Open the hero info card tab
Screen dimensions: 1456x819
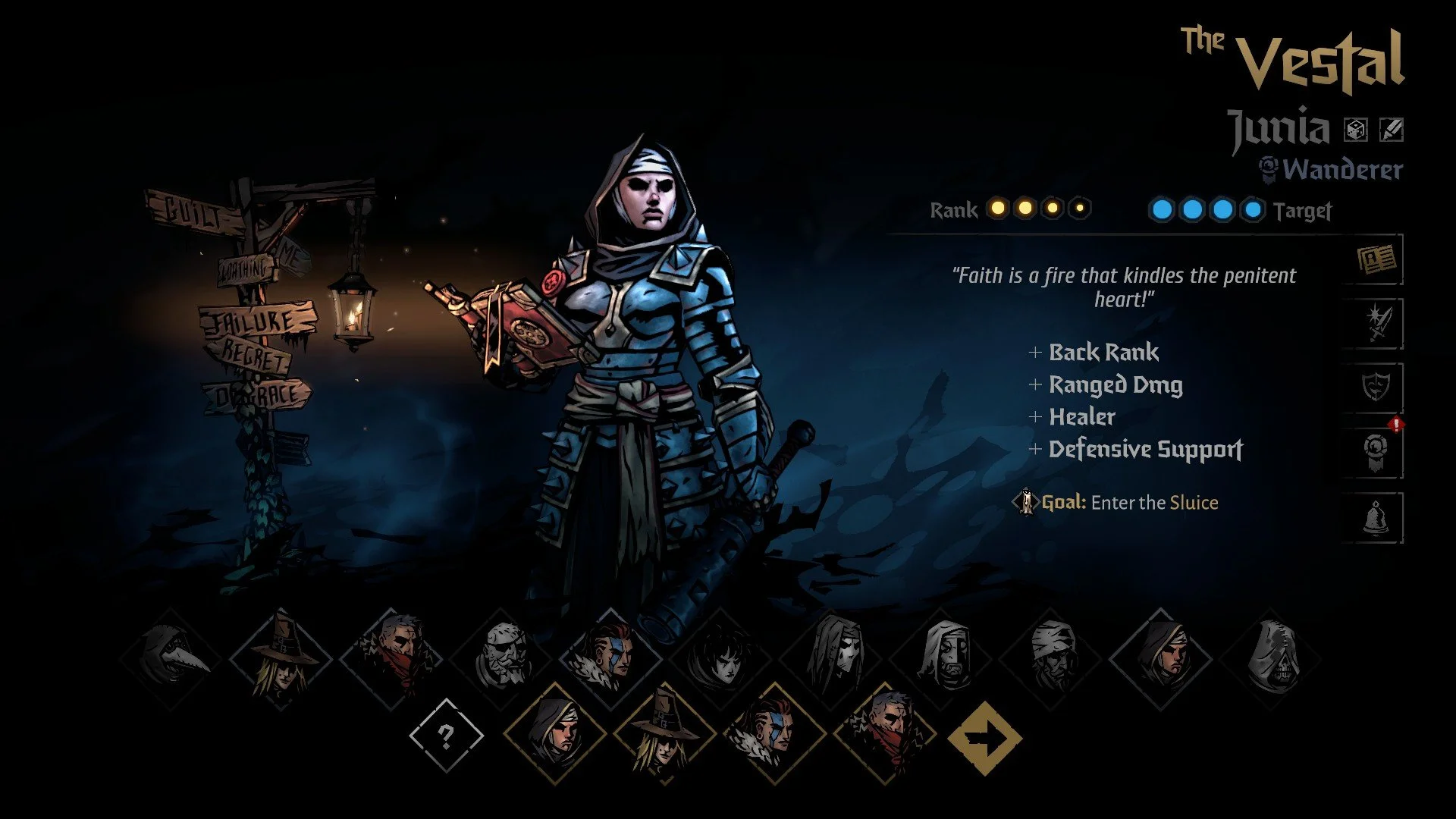(x=1376, y=260)
